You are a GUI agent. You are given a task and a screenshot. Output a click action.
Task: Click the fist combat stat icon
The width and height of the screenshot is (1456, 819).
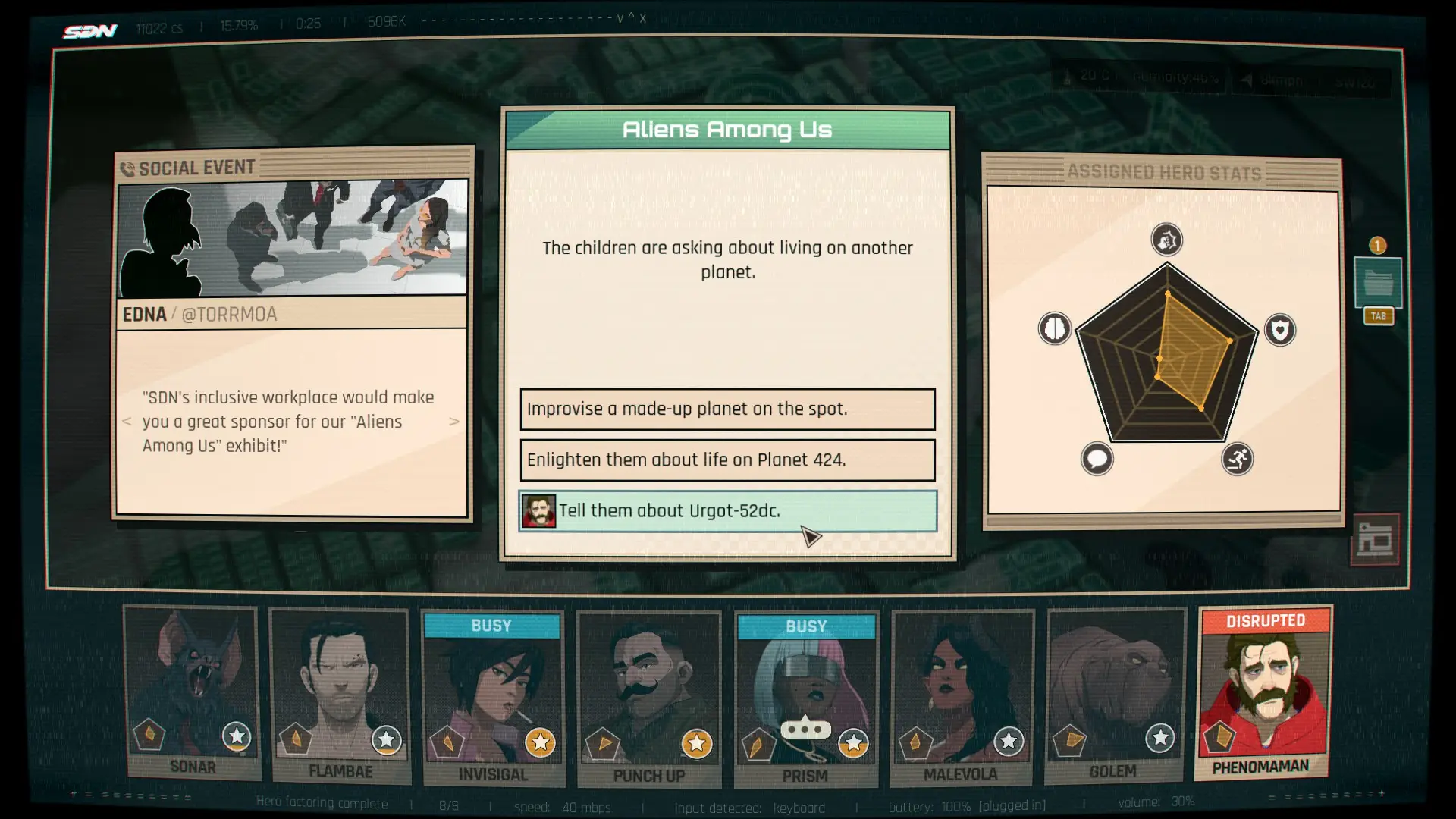(x=1166, y=240)
